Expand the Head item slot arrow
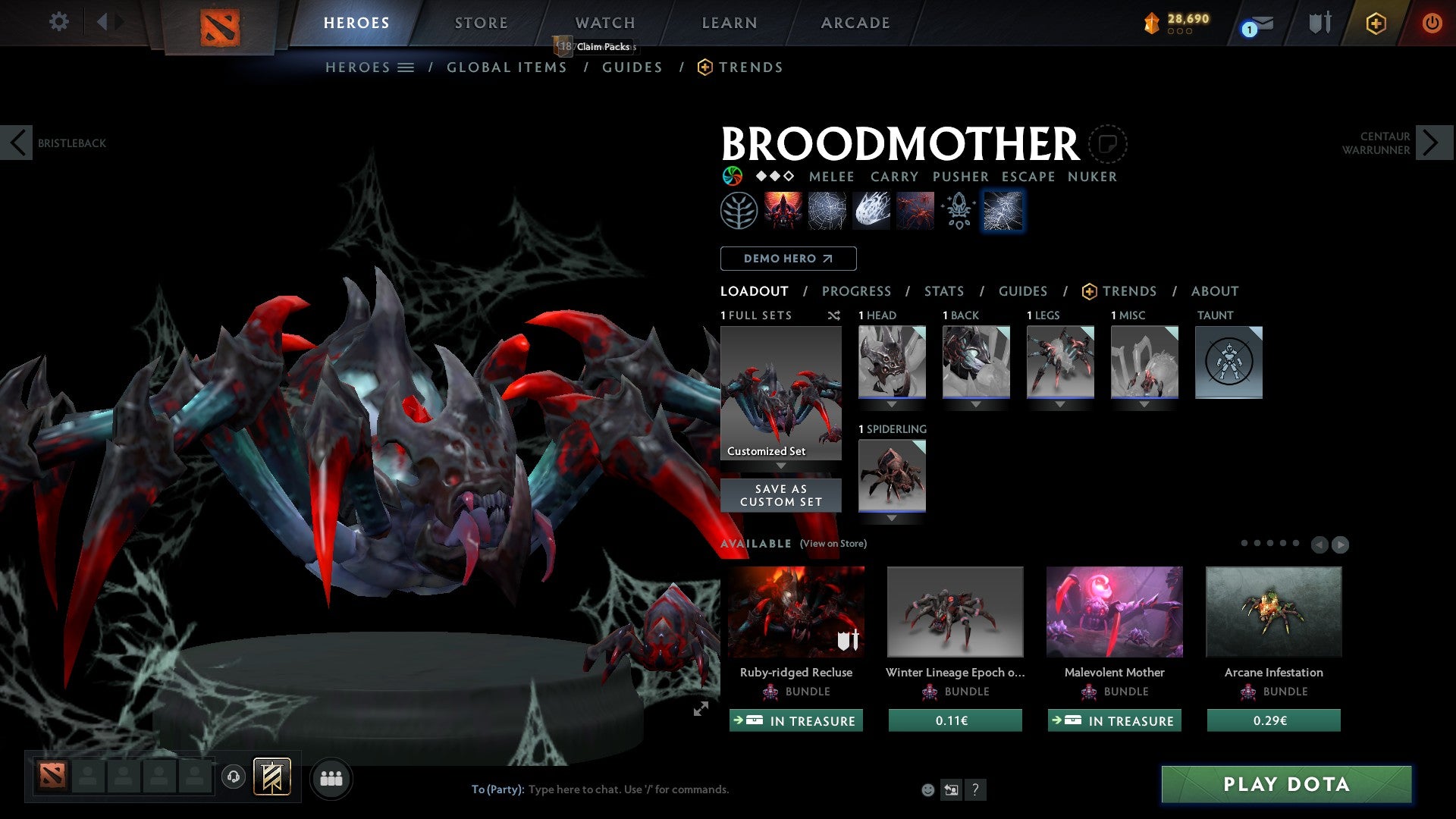The height and width of the screenshot is (819, 1456). pyautogui.click(x=892, y=404)
